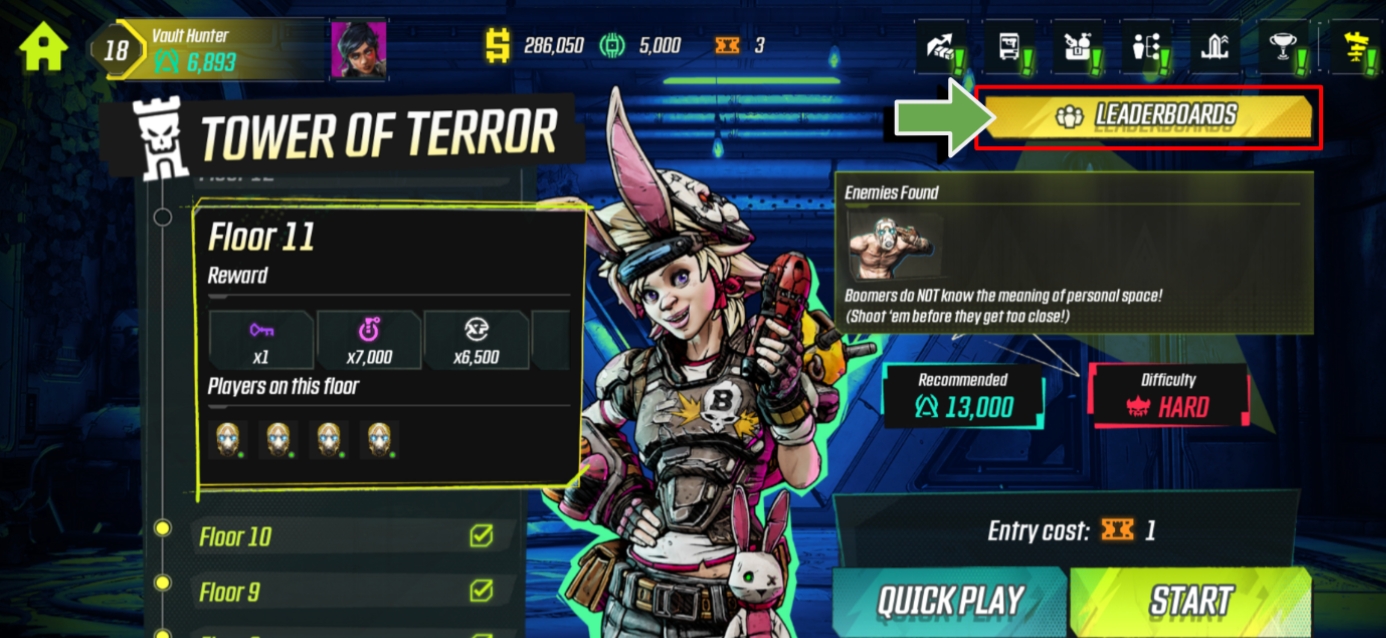The height and width of the screenshot is (638, 1386).
Task: Open the gear inventory box icon
Action: [x=1077, y=46]
